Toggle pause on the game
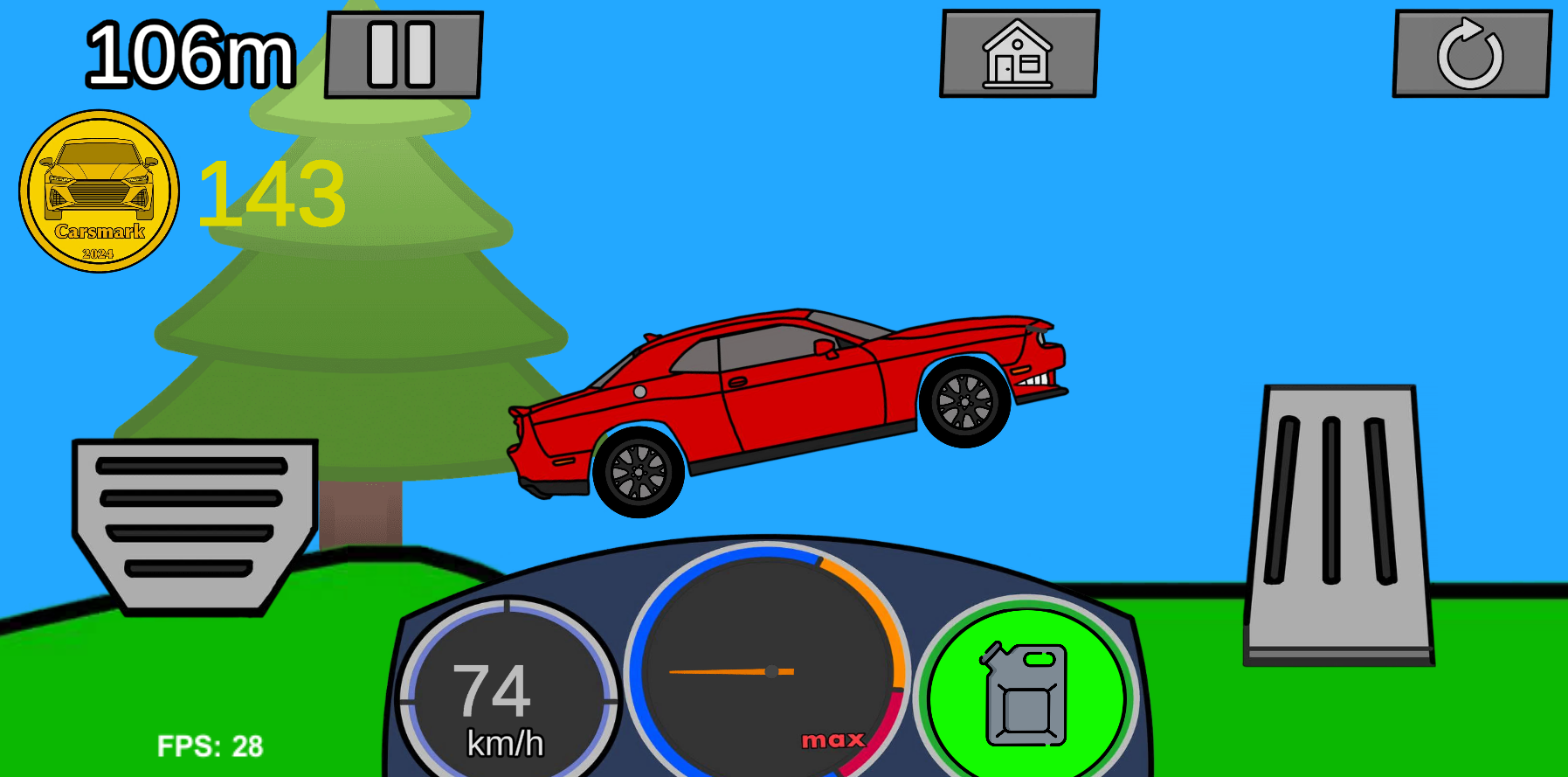The height and width of the screenshot is (777, 1568). pyautogui.click(x=403, y=53)
